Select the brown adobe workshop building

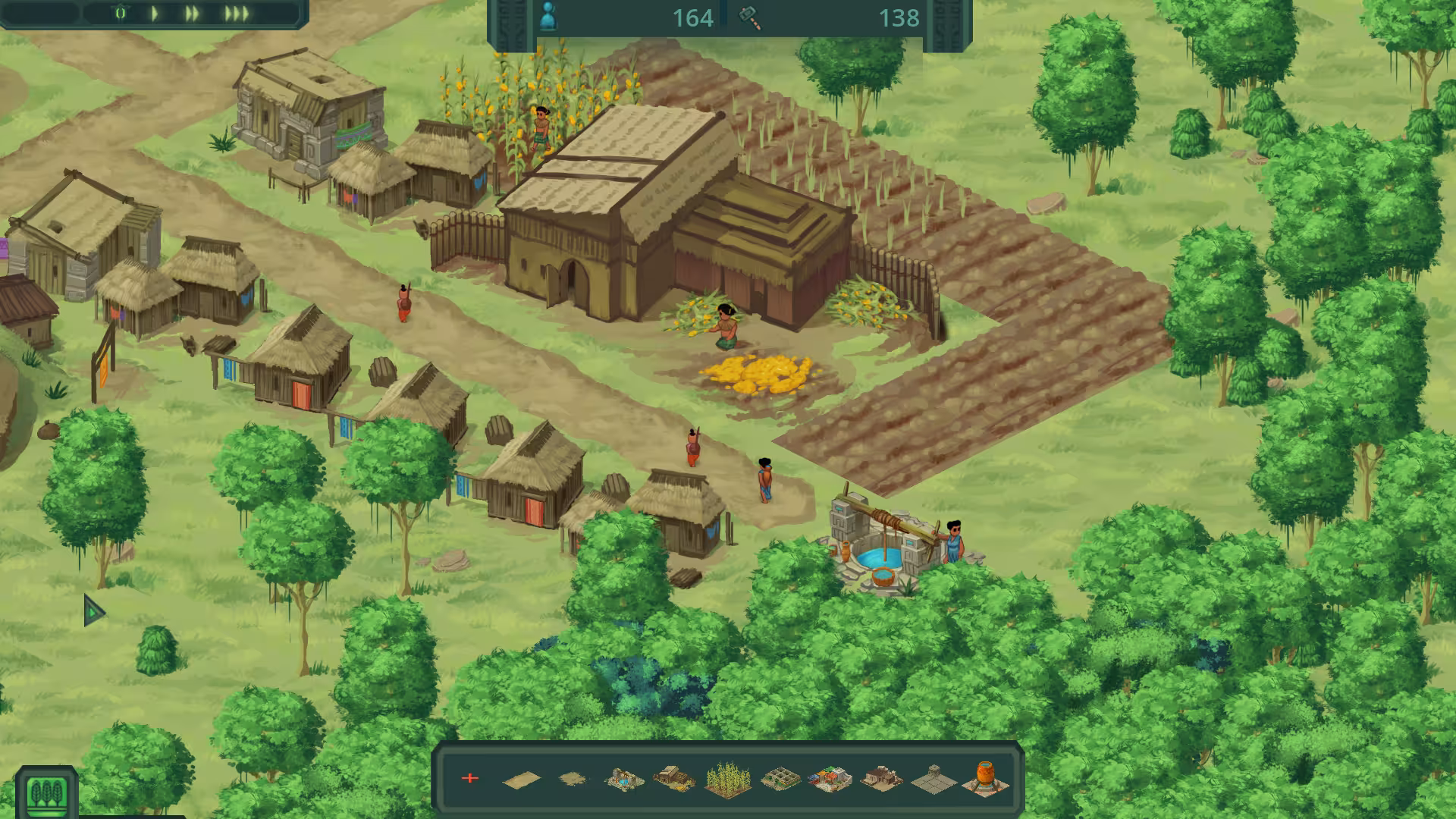coord(881,779)
